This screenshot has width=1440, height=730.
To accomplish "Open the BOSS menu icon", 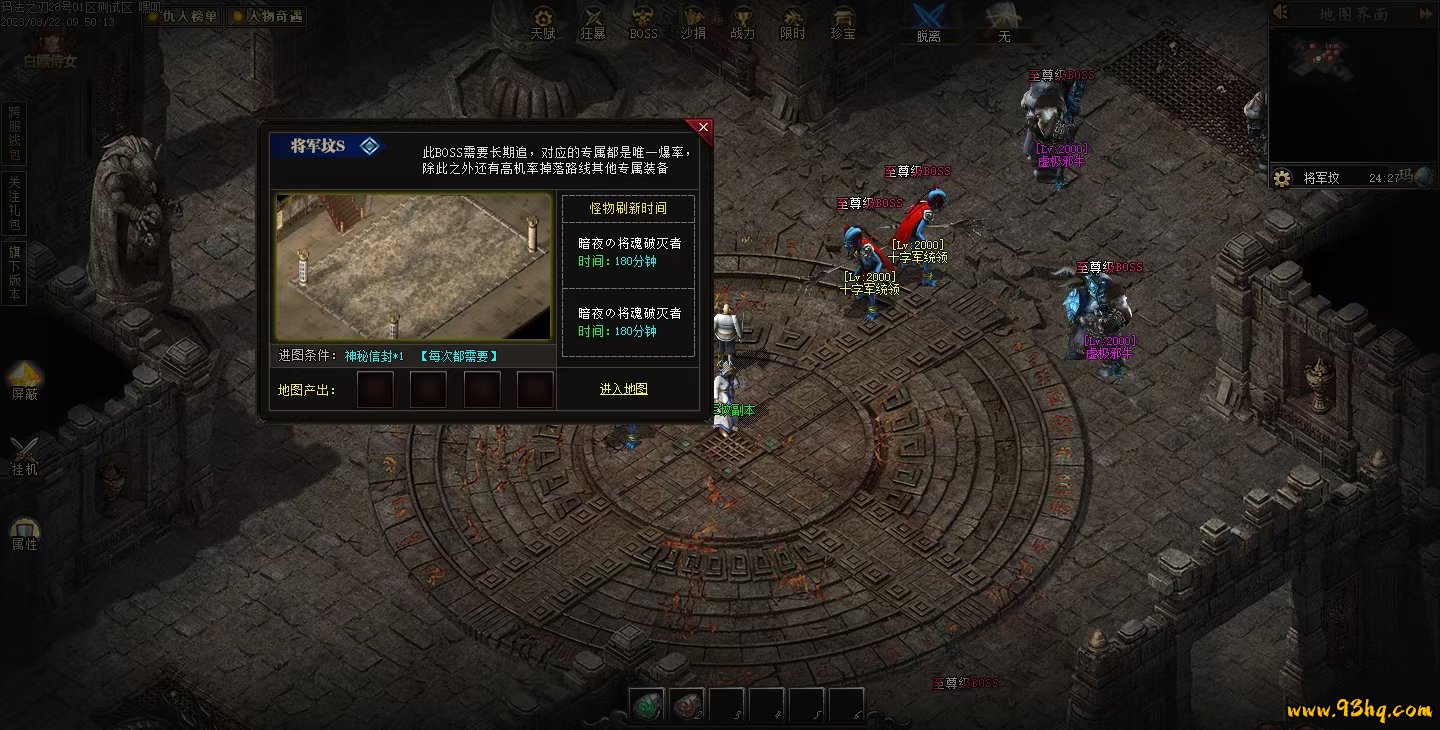I will pyautogui.click(x=643, y=22).
